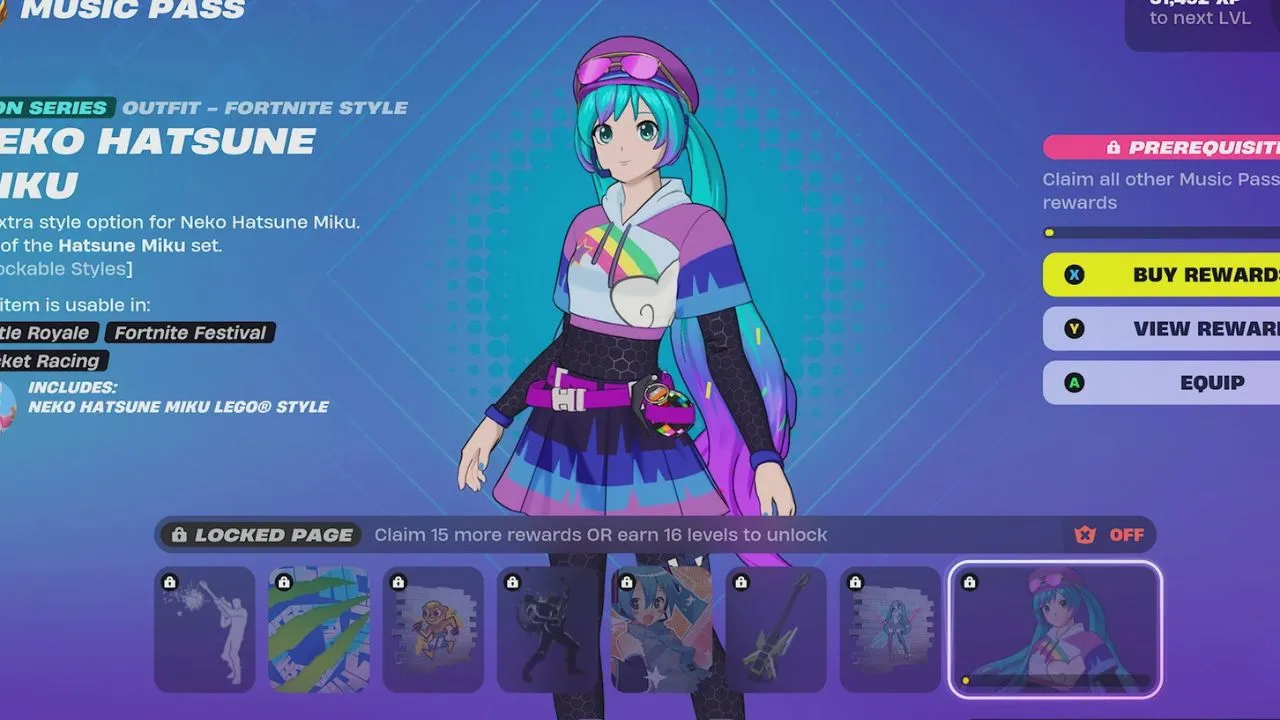Select the Miku brick wall spray reward
The image size is (1280, 720).
(x=890, y=629)
